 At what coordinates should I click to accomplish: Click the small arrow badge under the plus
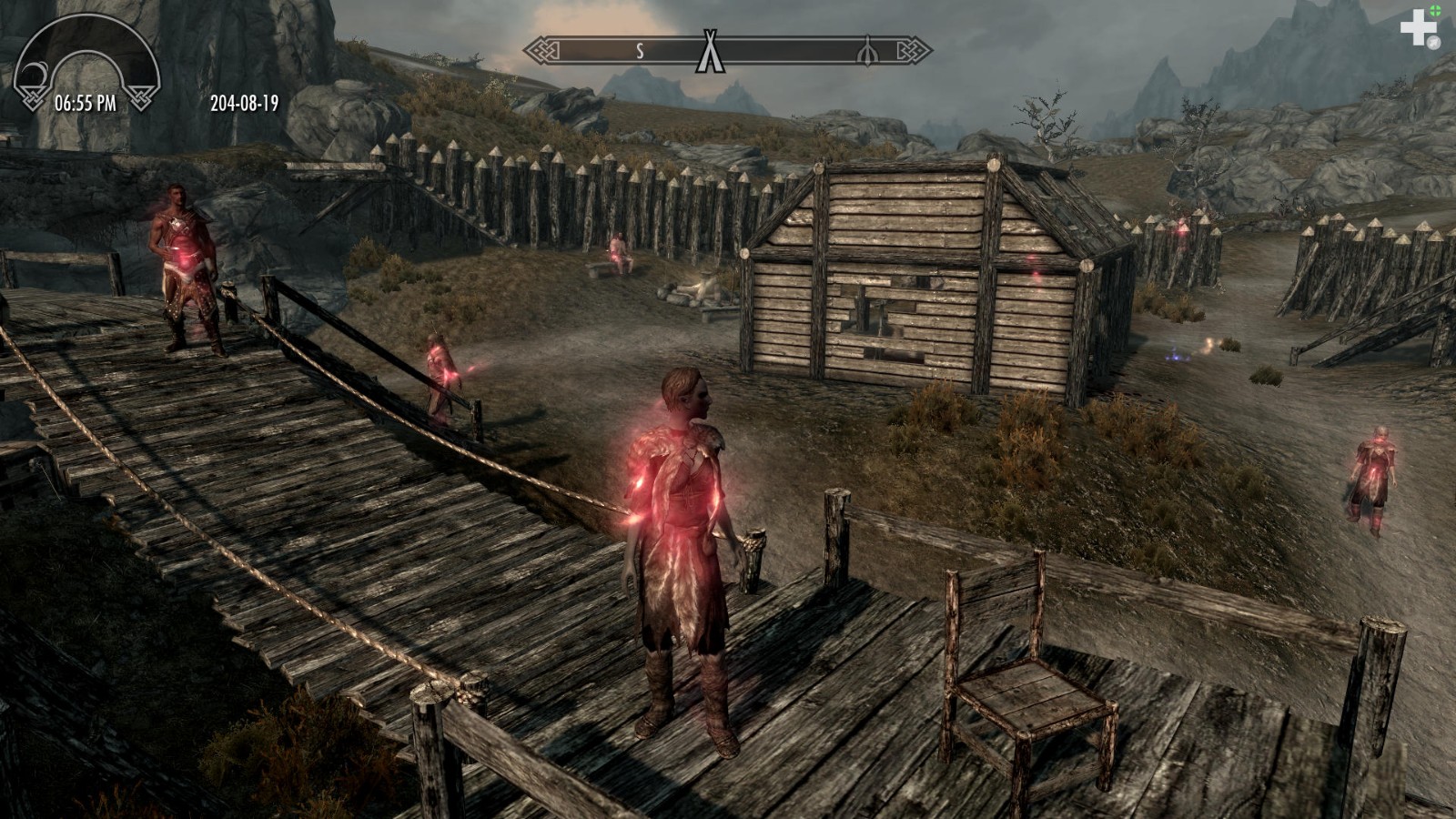[x=1433, y=42]
